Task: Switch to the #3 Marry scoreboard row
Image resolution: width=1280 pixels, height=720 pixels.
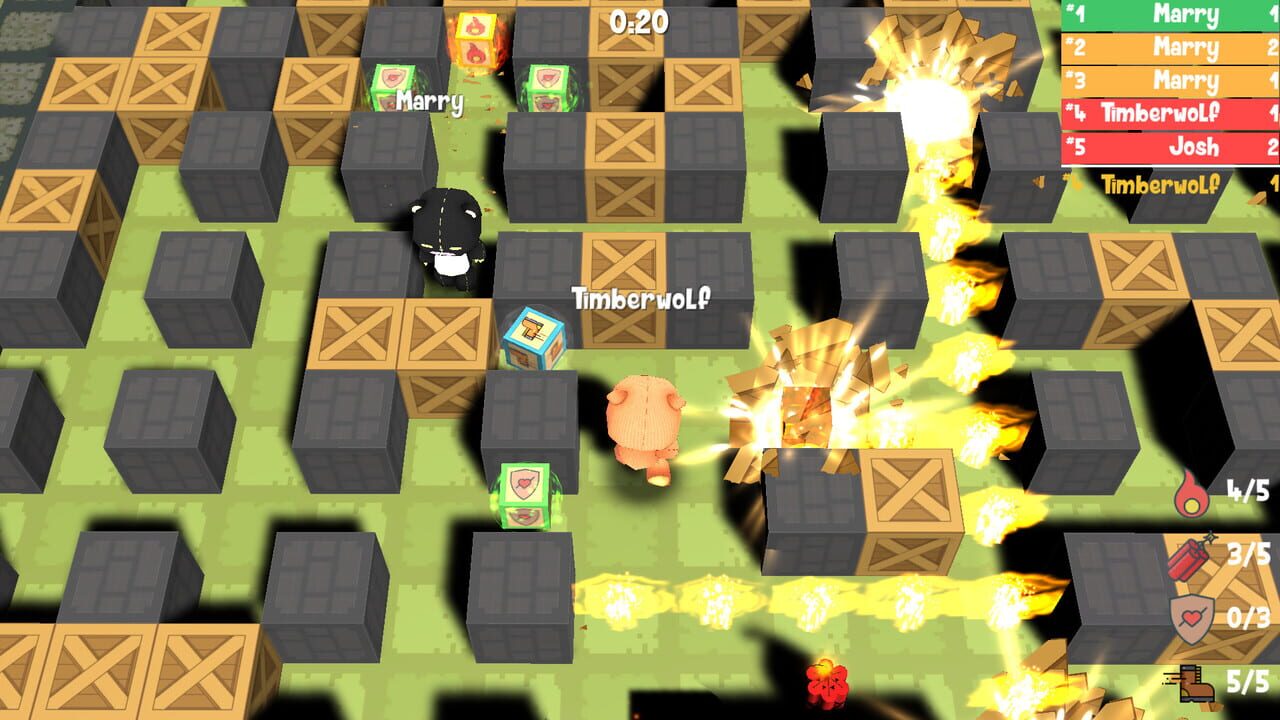Action: (x=1166, y=80)
